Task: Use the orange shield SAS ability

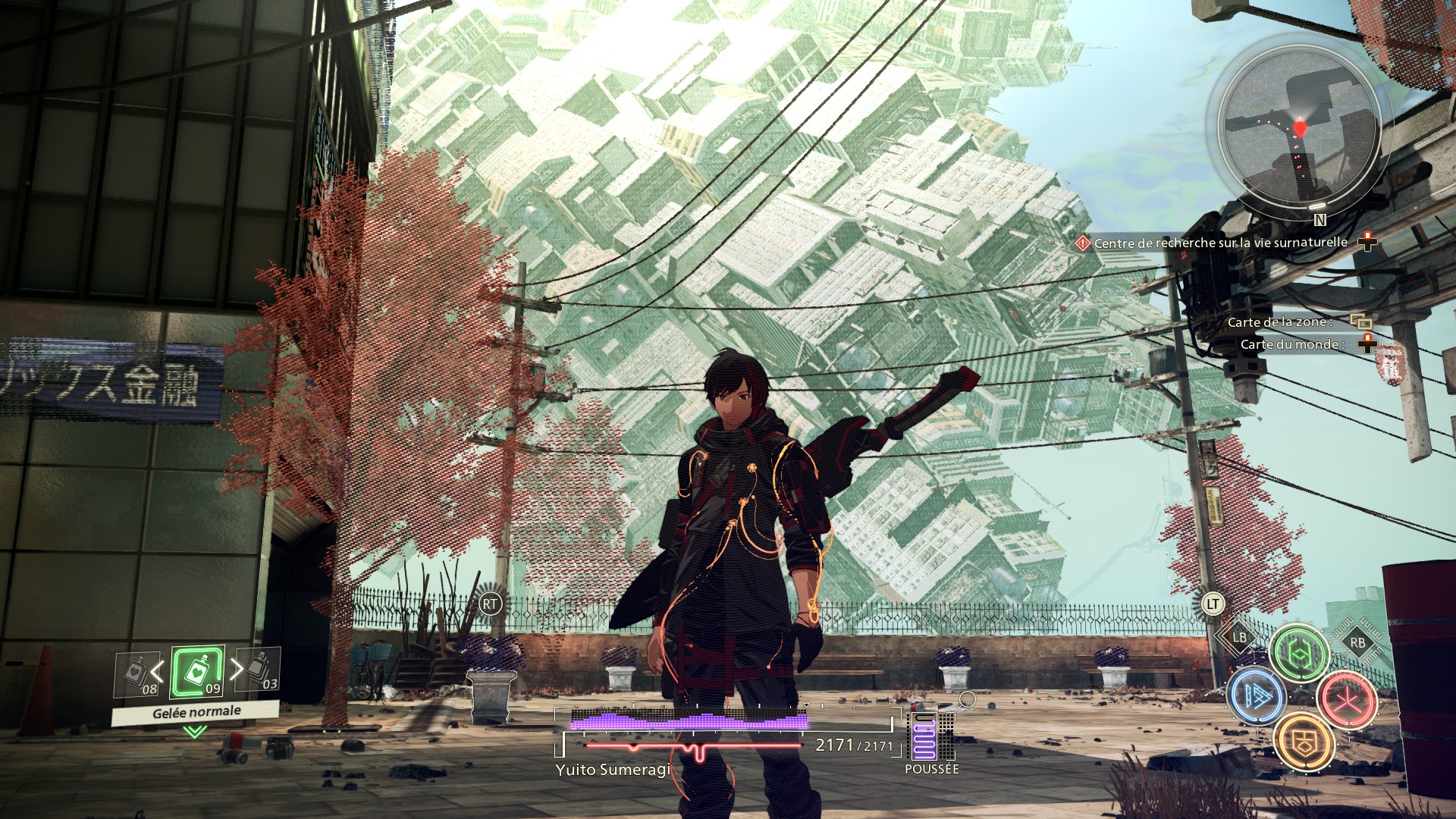Action: pos(1304,742)
